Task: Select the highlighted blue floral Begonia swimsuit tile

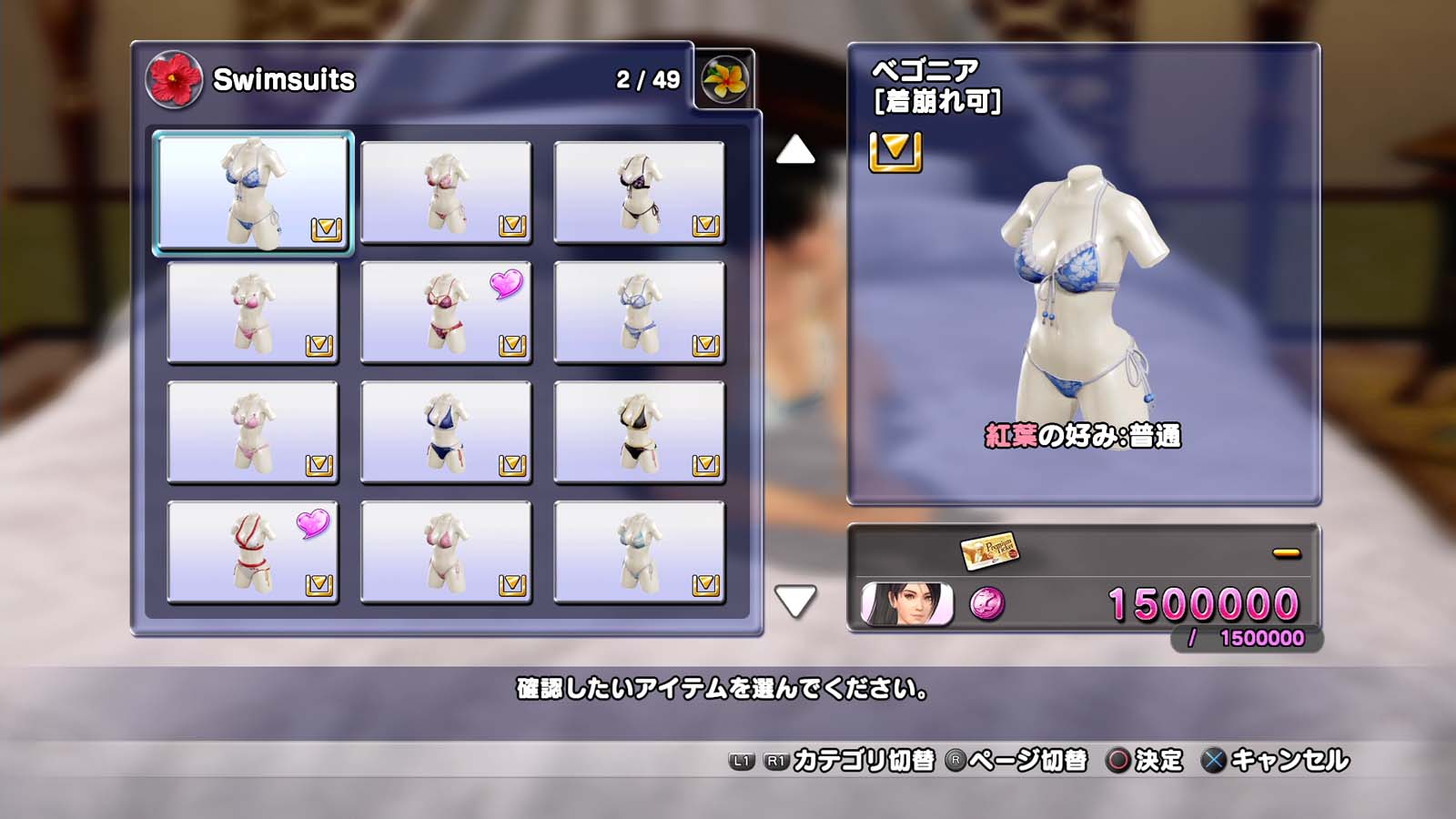Action: (x=253, y=192)
